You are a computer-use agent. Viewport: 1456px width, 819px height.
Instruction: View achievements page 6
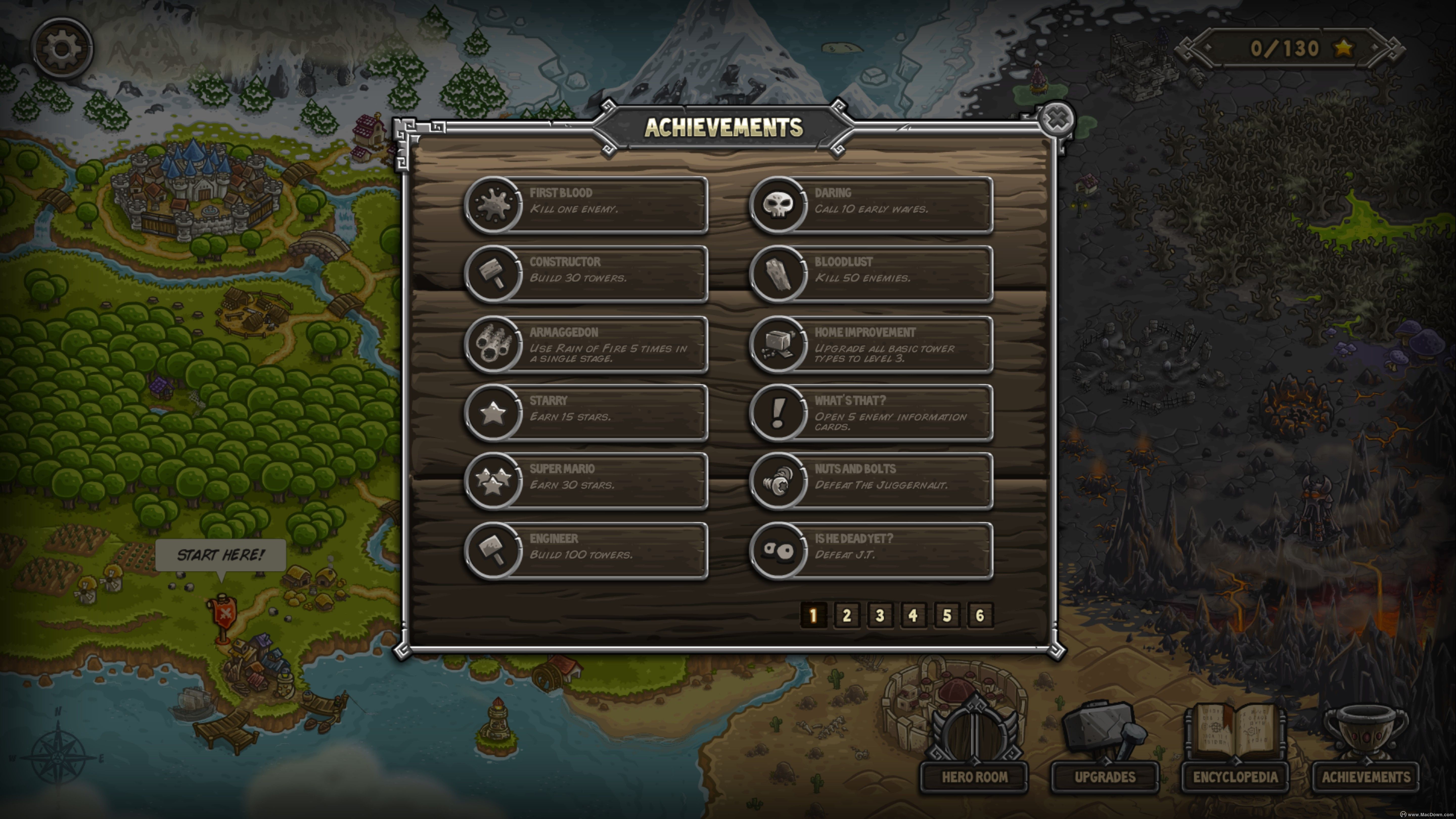[980, 616]
